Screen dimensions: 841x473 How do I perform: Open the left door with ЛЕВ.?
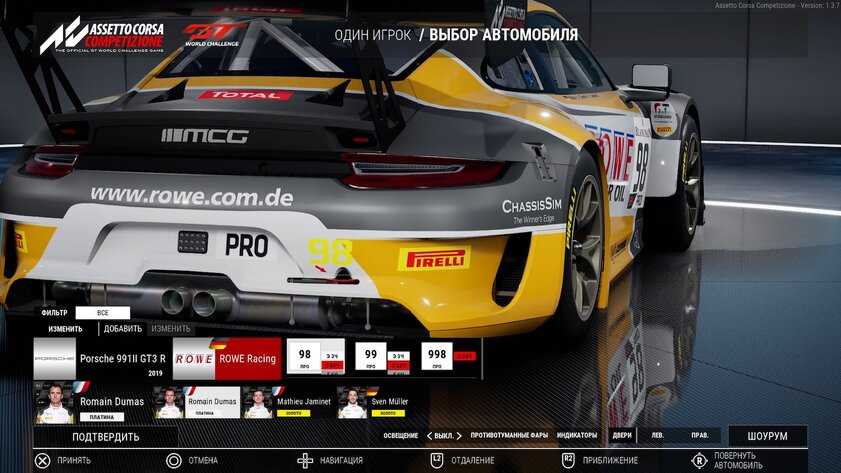coord(657,435)
